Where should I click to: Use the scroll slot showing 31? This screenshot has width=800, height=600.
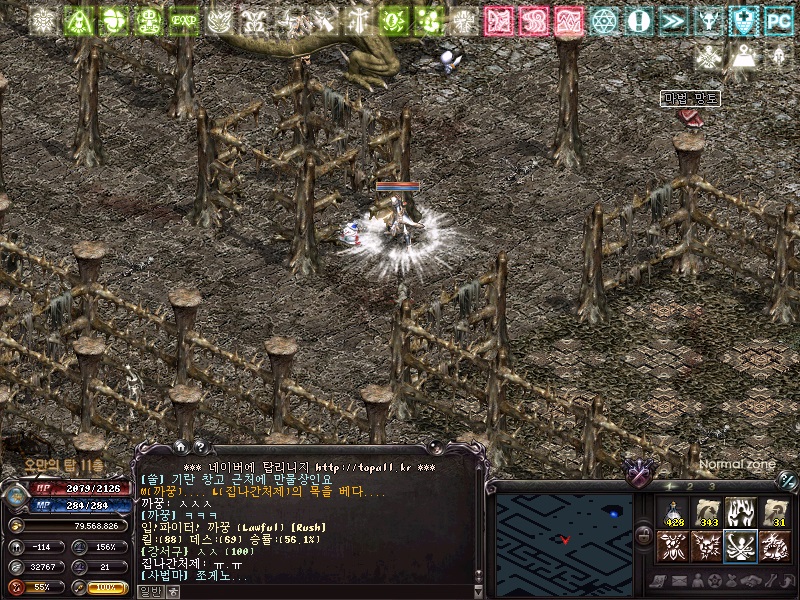[x=775, y=513]
